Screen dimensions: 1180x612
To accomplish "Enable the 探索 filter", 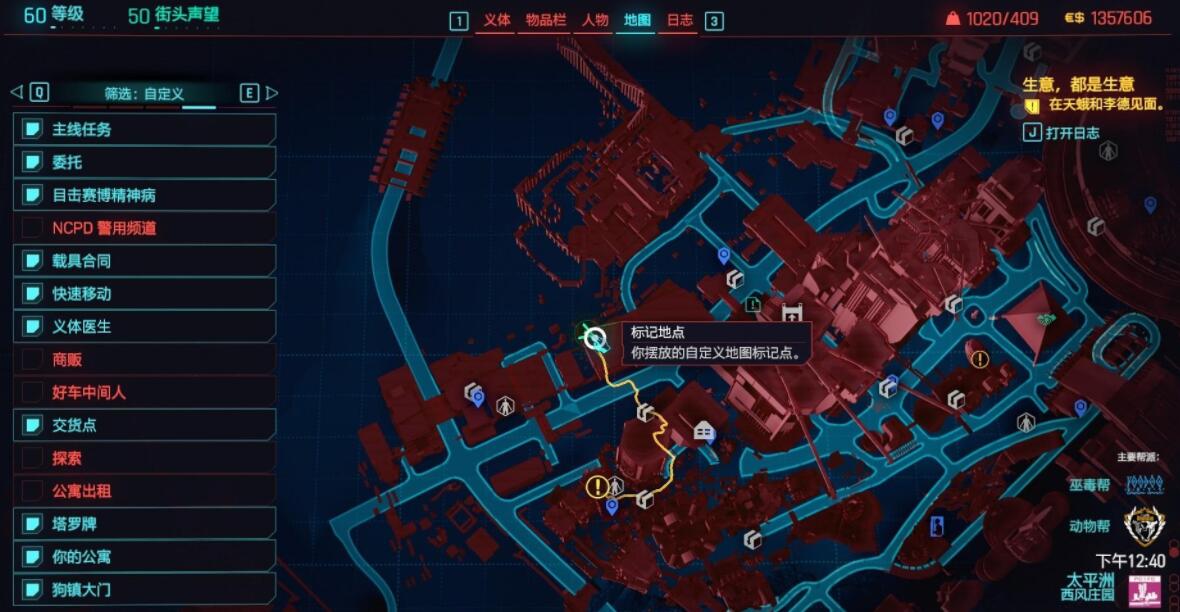I will point(145,458).
